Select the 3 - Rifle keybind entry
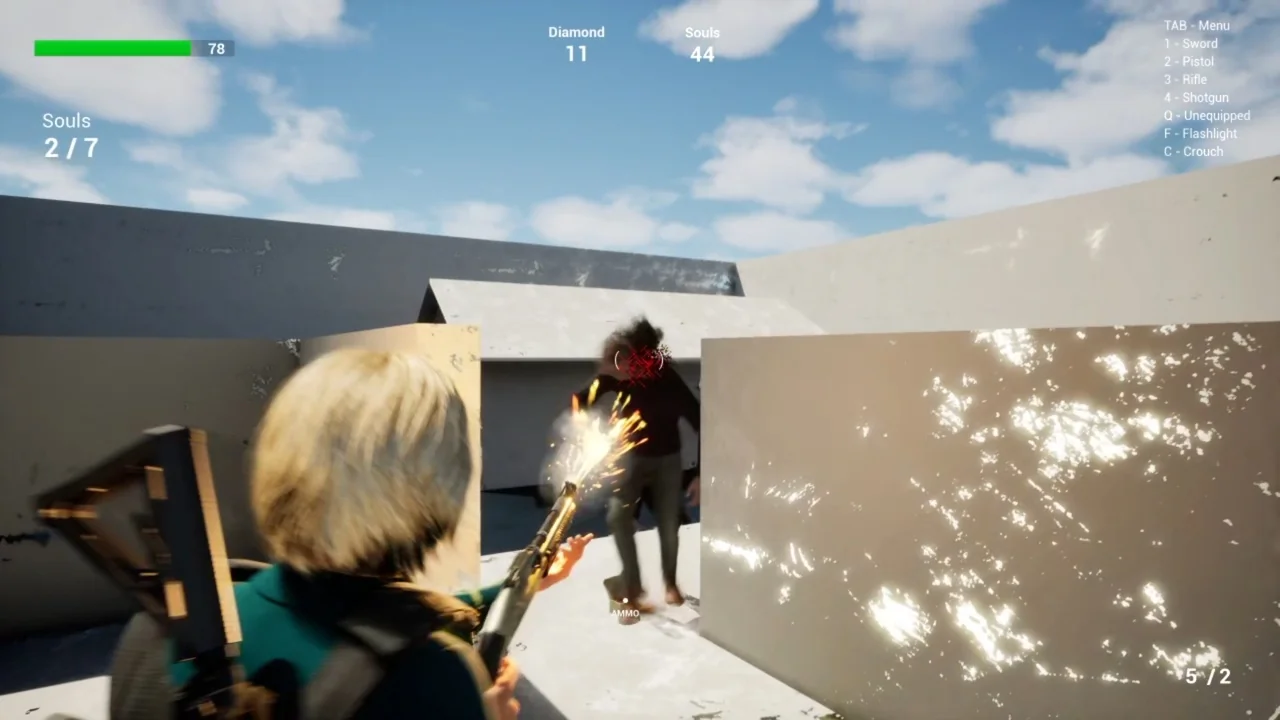 1186,79
